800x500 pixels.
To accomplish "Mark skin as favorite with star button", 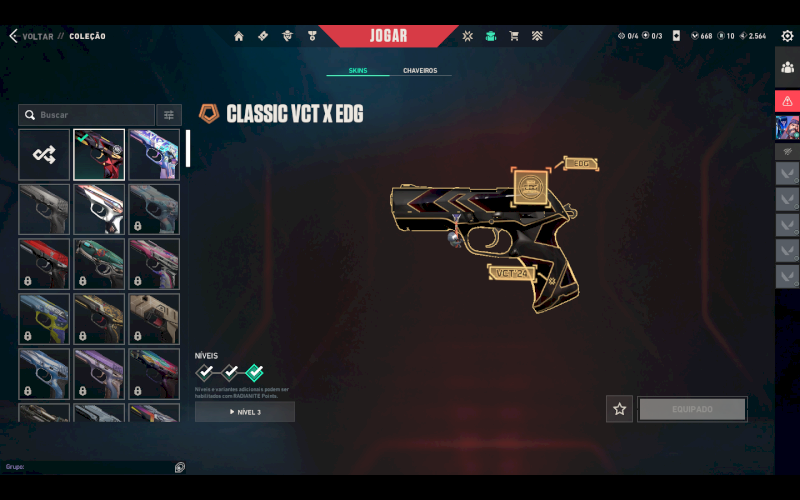I will (619, 409).
